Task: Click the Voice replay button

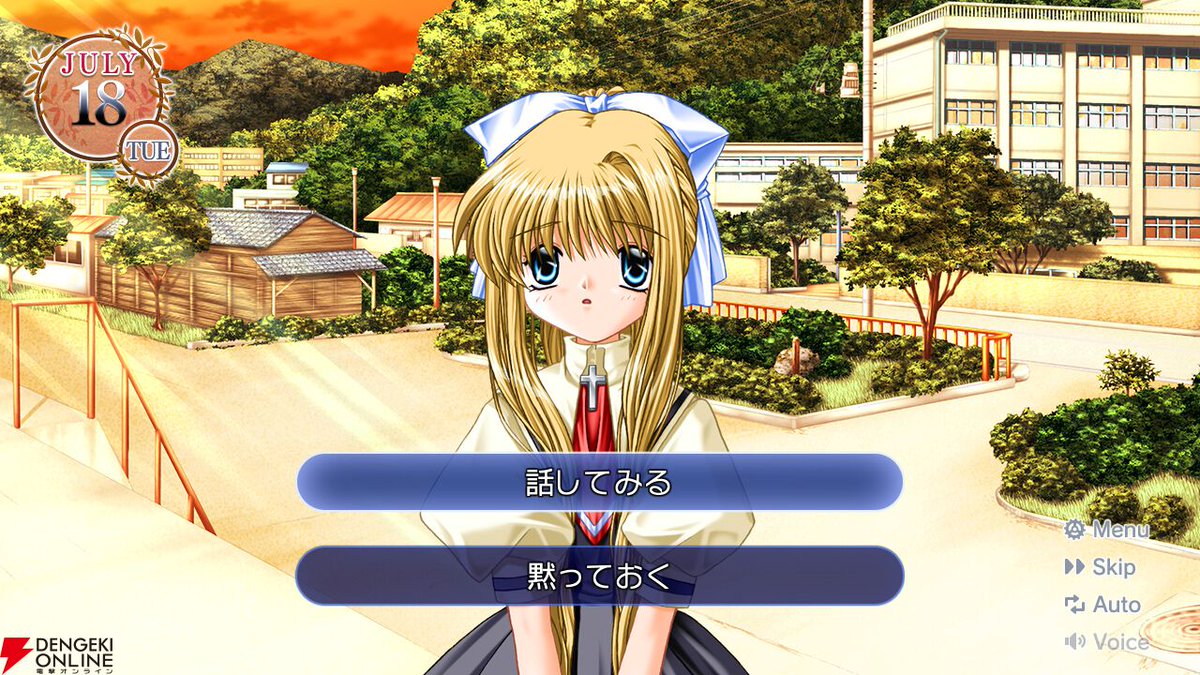Action: pos(1106,642)
